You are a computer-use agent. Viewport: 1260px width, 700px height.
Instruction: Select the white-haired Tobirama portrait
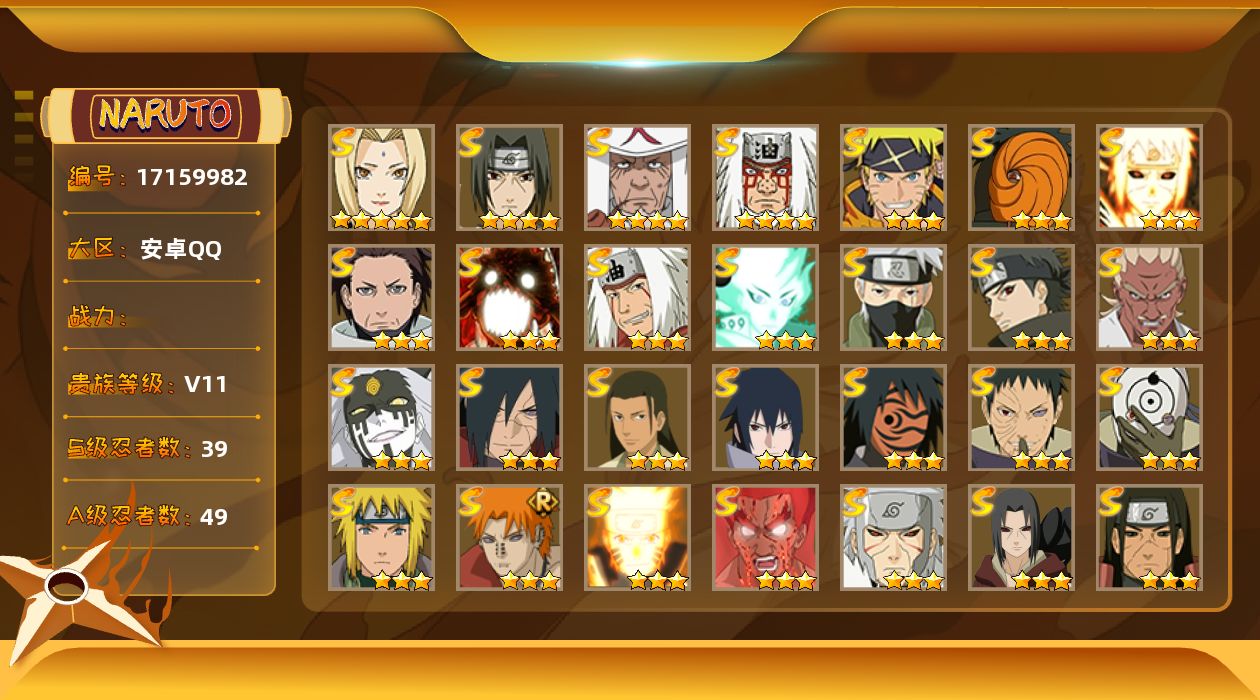[893, 537]
